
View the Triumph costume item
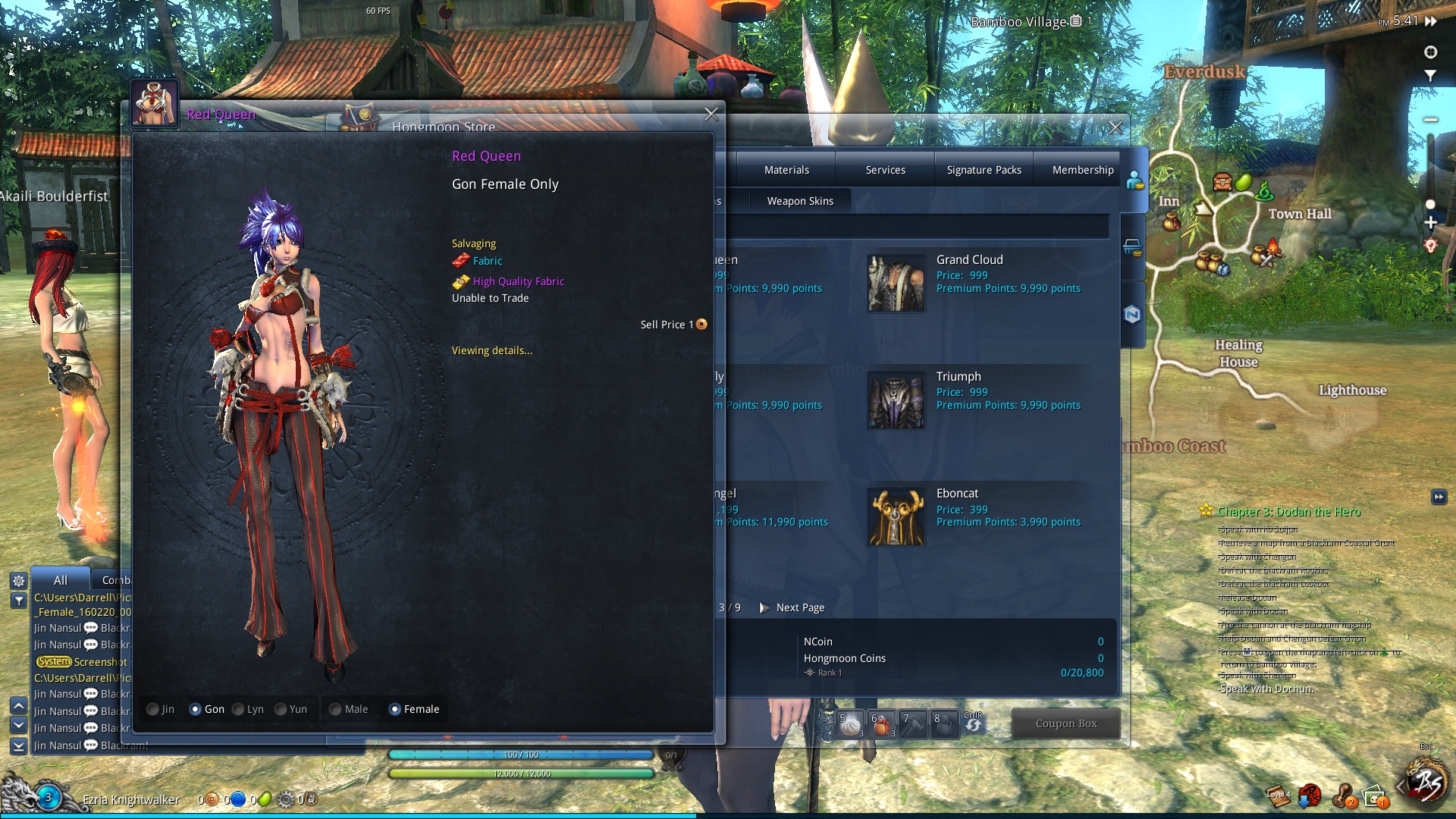[896, 400]
